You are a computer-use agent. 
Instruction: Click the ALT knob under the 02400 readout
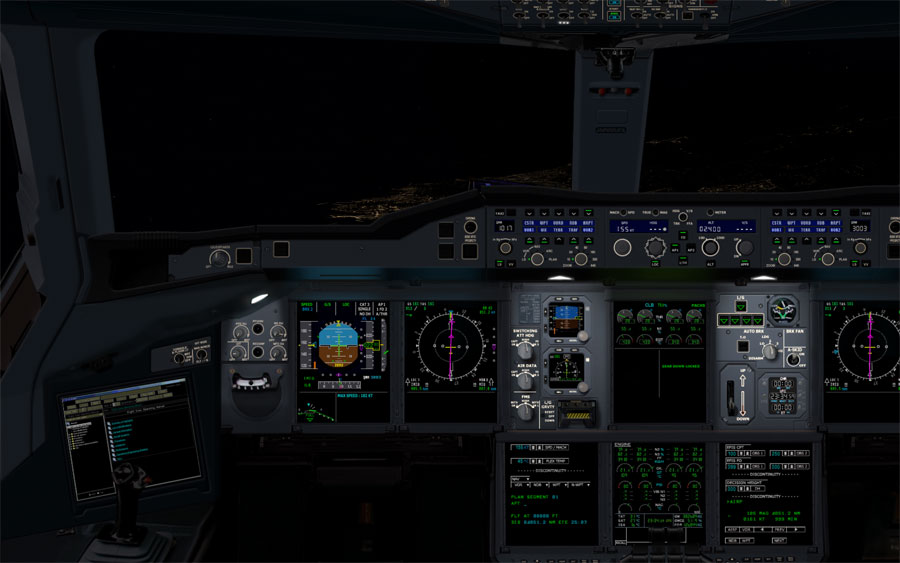coord(710,247)
